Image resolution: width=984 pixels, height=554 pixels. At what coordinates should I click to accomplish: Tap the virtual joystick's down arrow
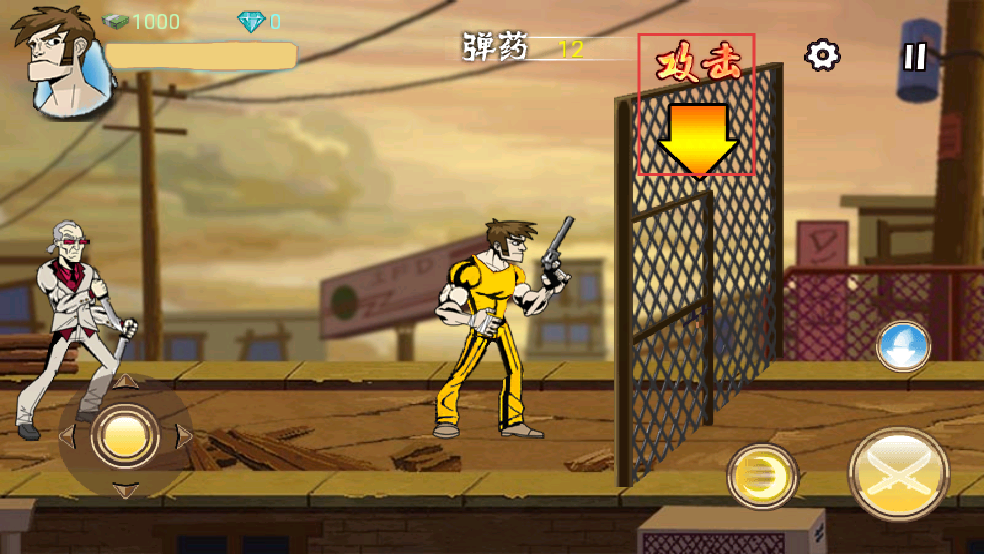point(125,489)
